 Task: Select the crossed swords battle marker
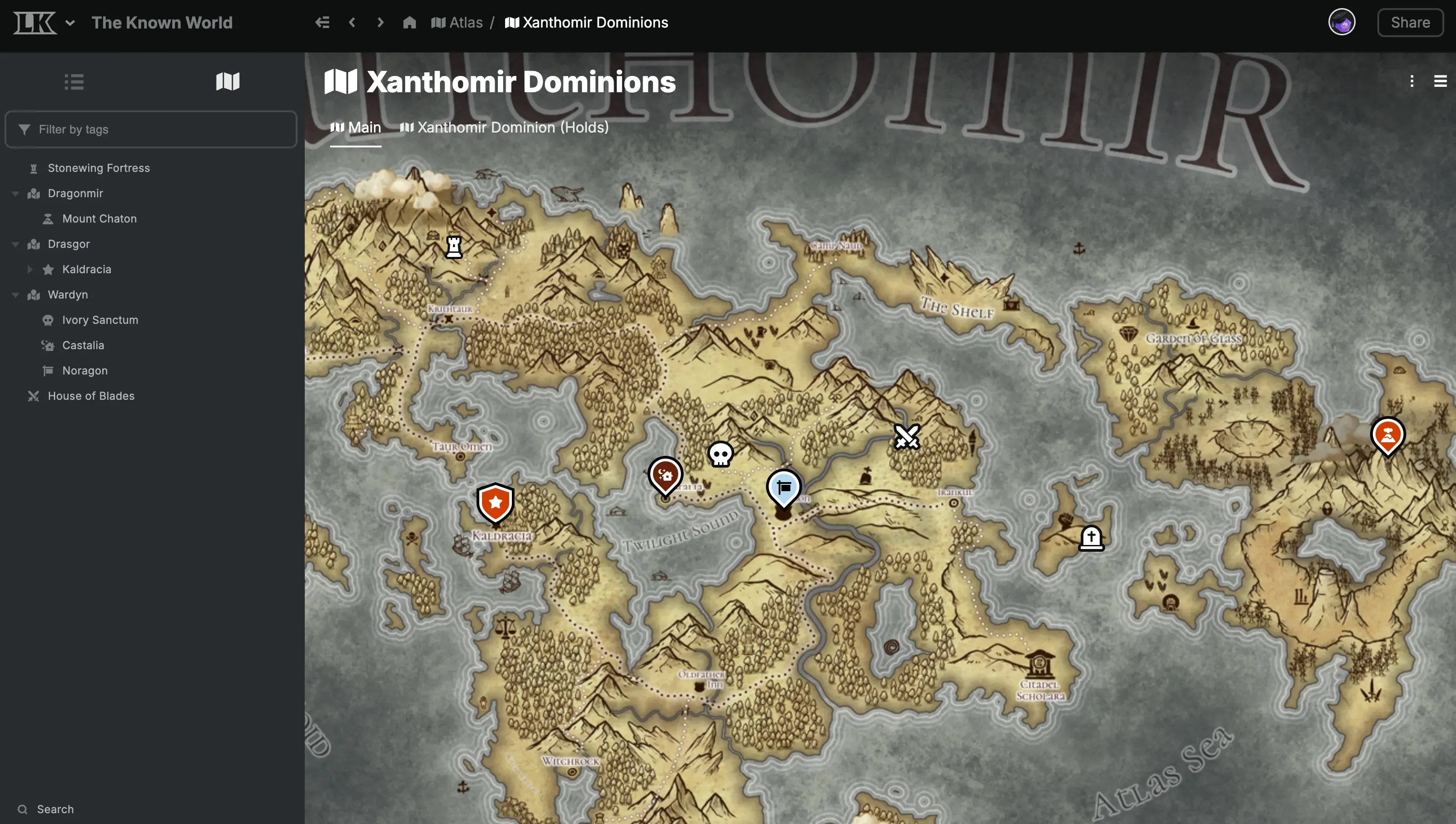[x=907, y=437]
